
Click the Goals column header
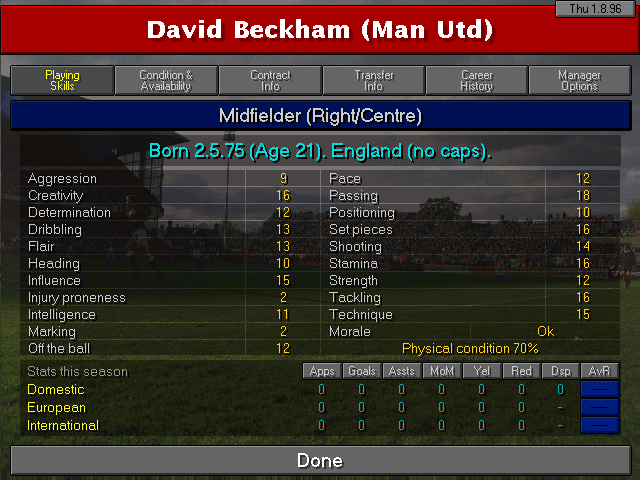pyautogui.click(x=362, y=371)
